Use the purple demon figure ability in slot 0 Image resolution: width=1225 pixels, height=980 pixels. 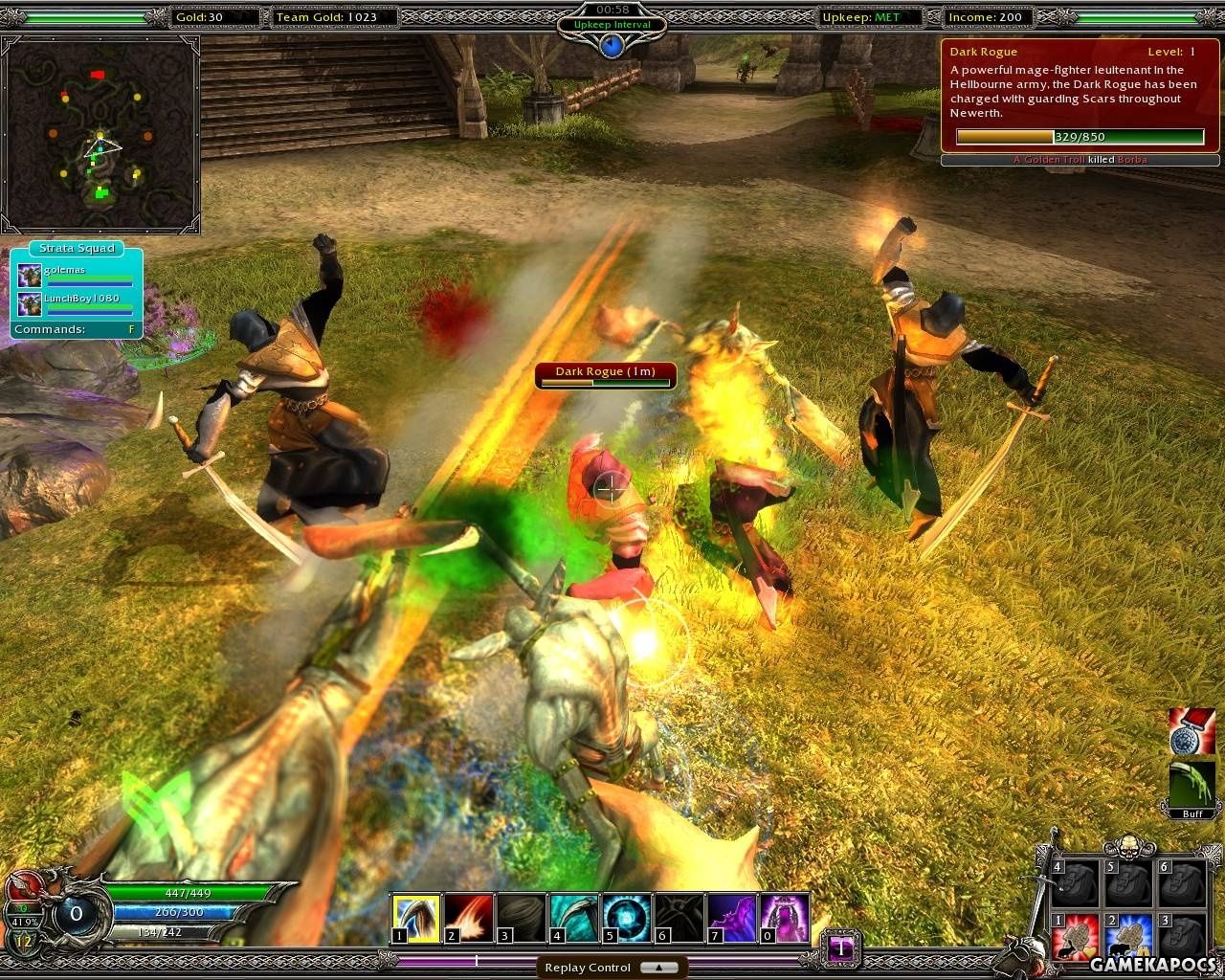pyautogui.click(x=785, y=918)
